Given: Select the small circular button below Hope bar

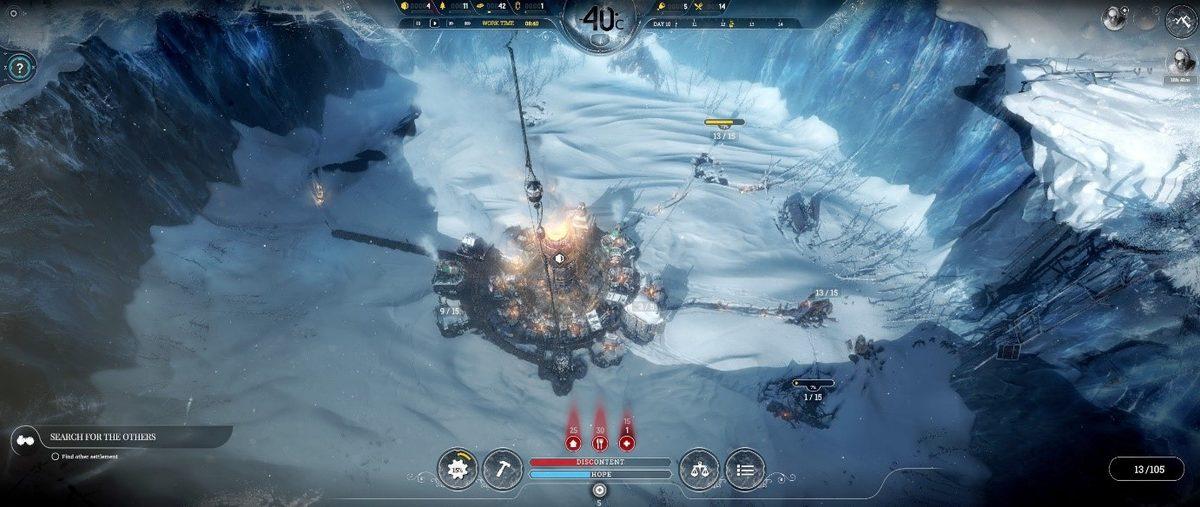Looking at the screenshot, I should pos(599,490).
